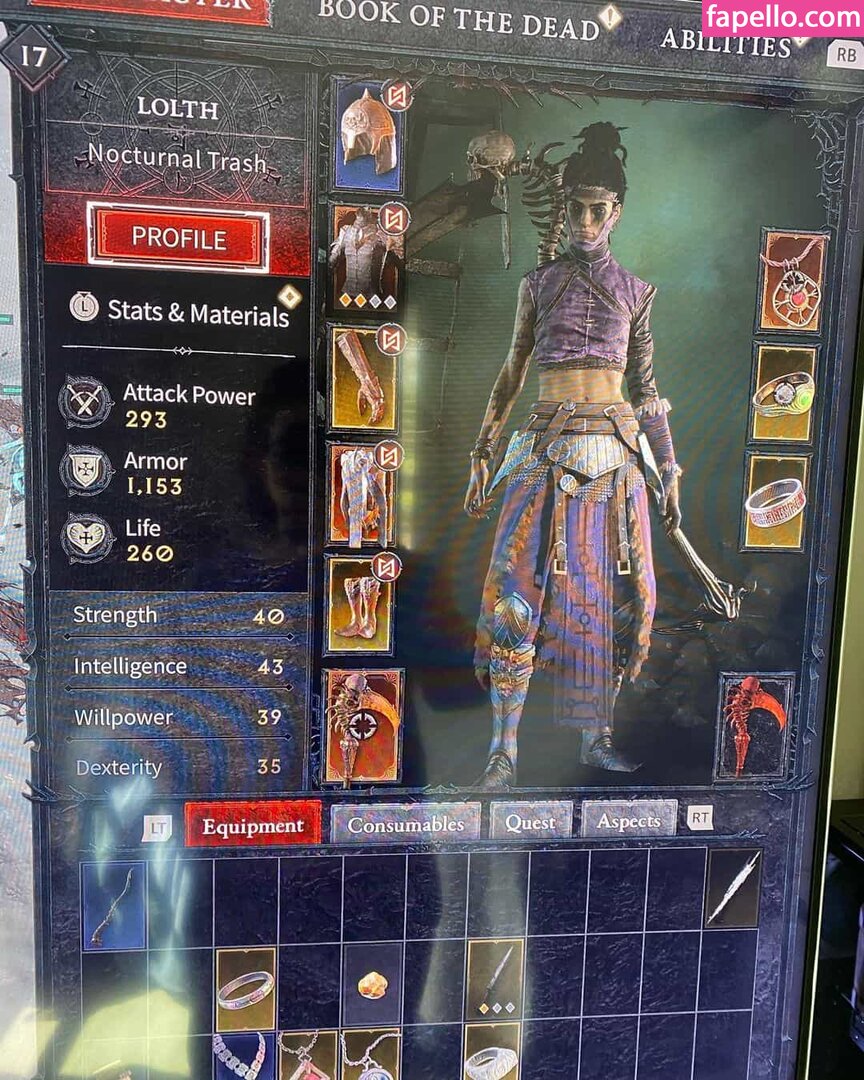Switch to the Consumables tab
Image resolution: width=864 pixels, height=1080 pixels.
[406, 825]
